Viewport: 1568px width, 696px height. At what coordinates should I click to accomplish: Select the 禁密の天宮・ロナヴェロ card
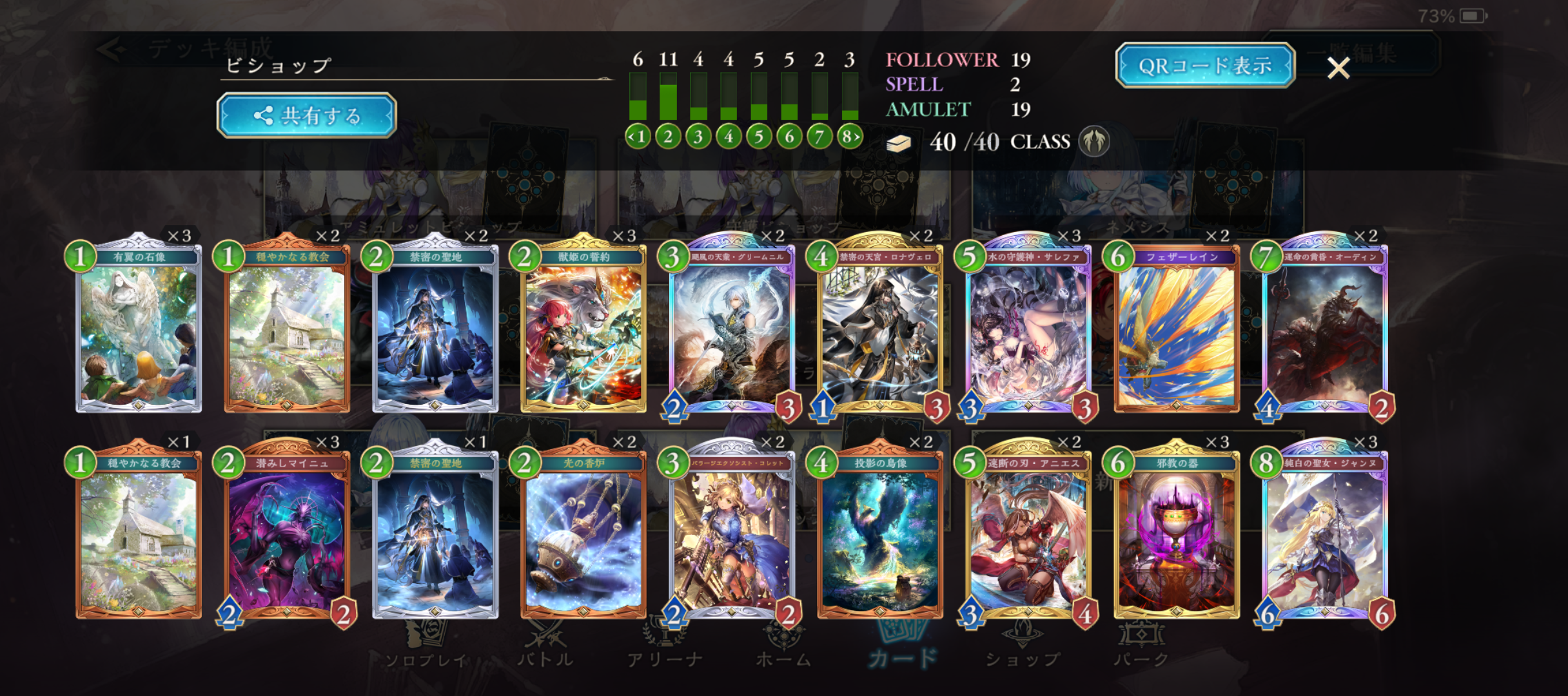click(x=880, y=329)
